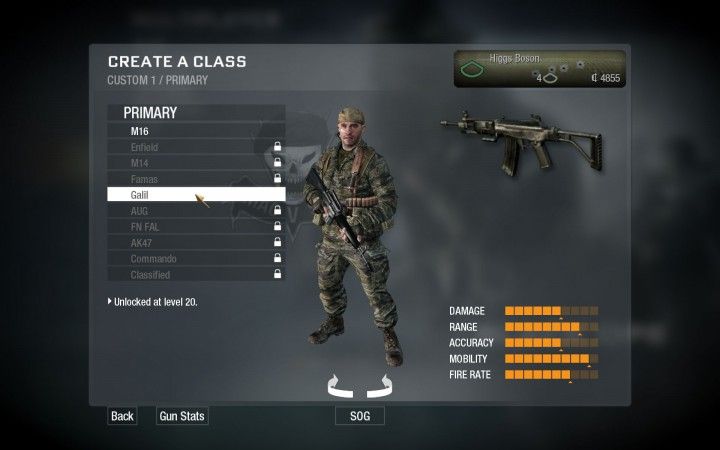Choose the AUG assault rifle
This screenshot has width=720, height=450.
(x=195, y=211)
